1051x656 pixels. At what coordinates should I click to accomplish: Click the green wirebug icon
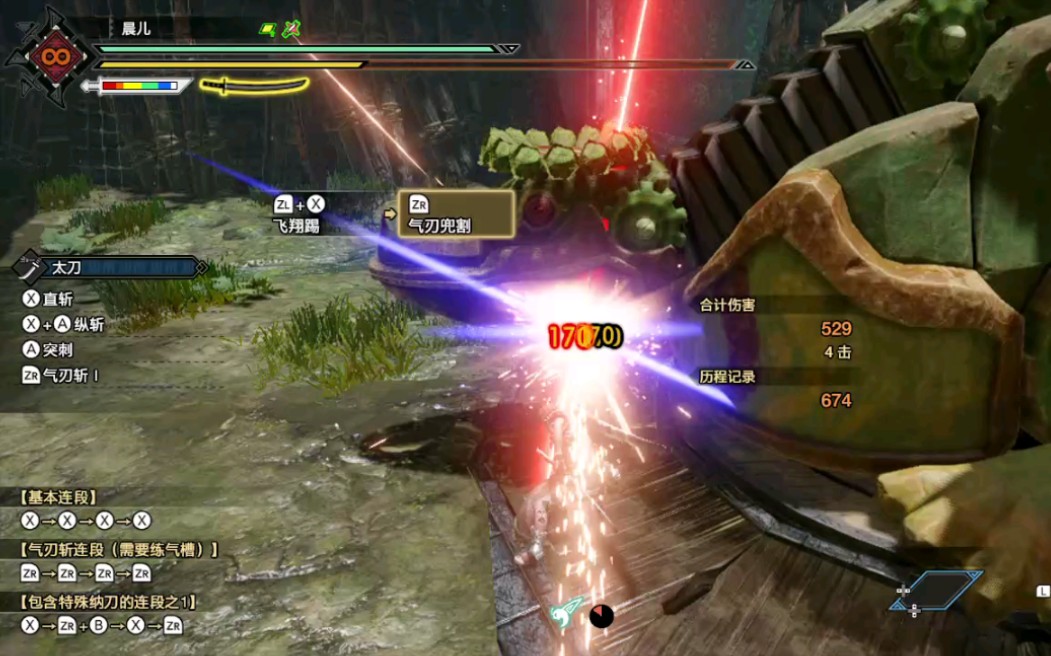coord(565,612)
